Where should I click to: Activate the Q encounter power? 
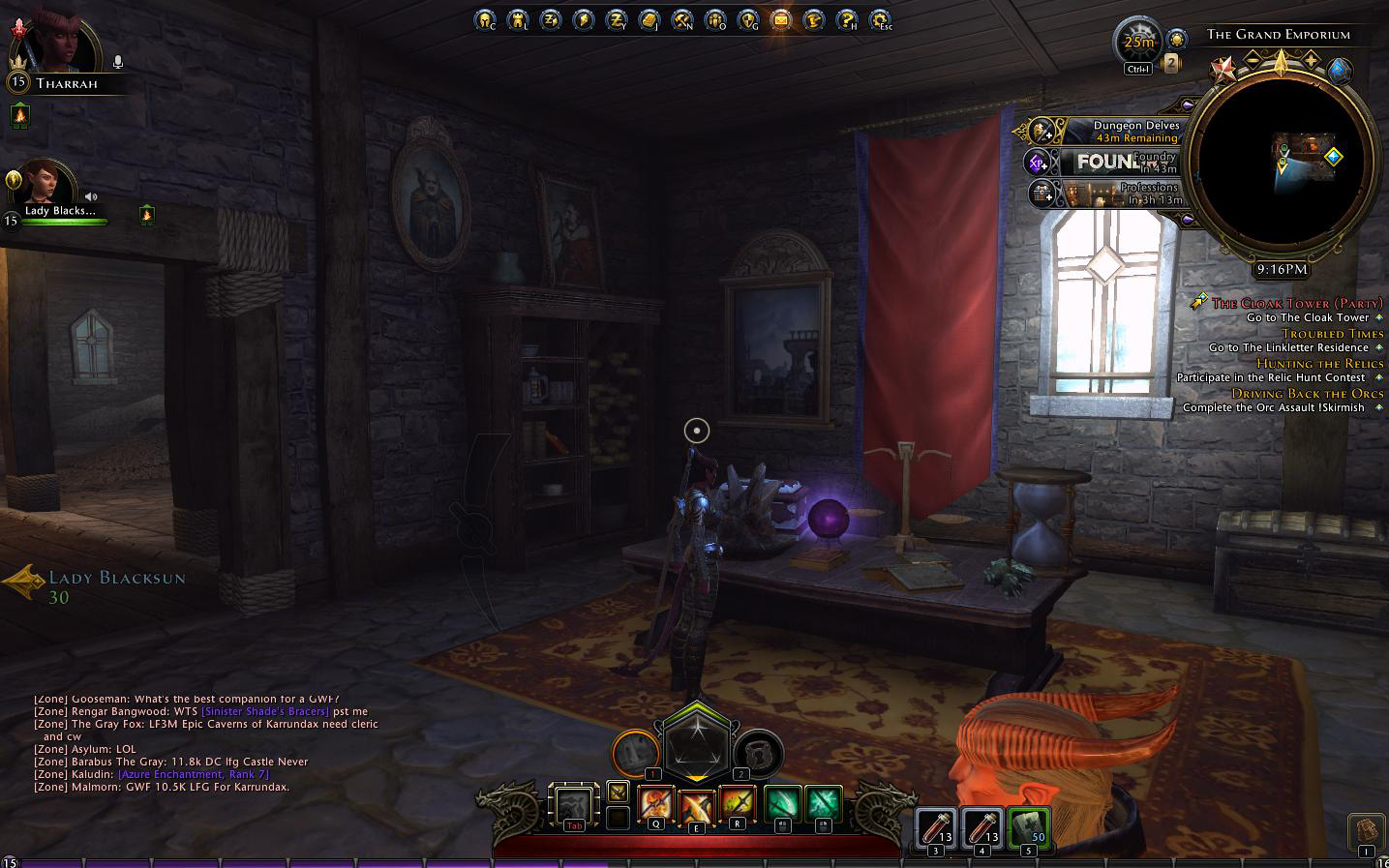(x=655, y=804)
